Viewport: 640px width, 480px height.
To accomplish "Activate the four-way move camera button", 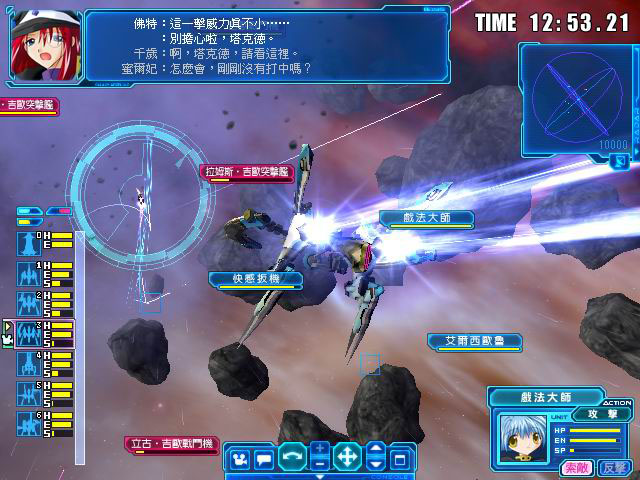I will pos(347,459).
